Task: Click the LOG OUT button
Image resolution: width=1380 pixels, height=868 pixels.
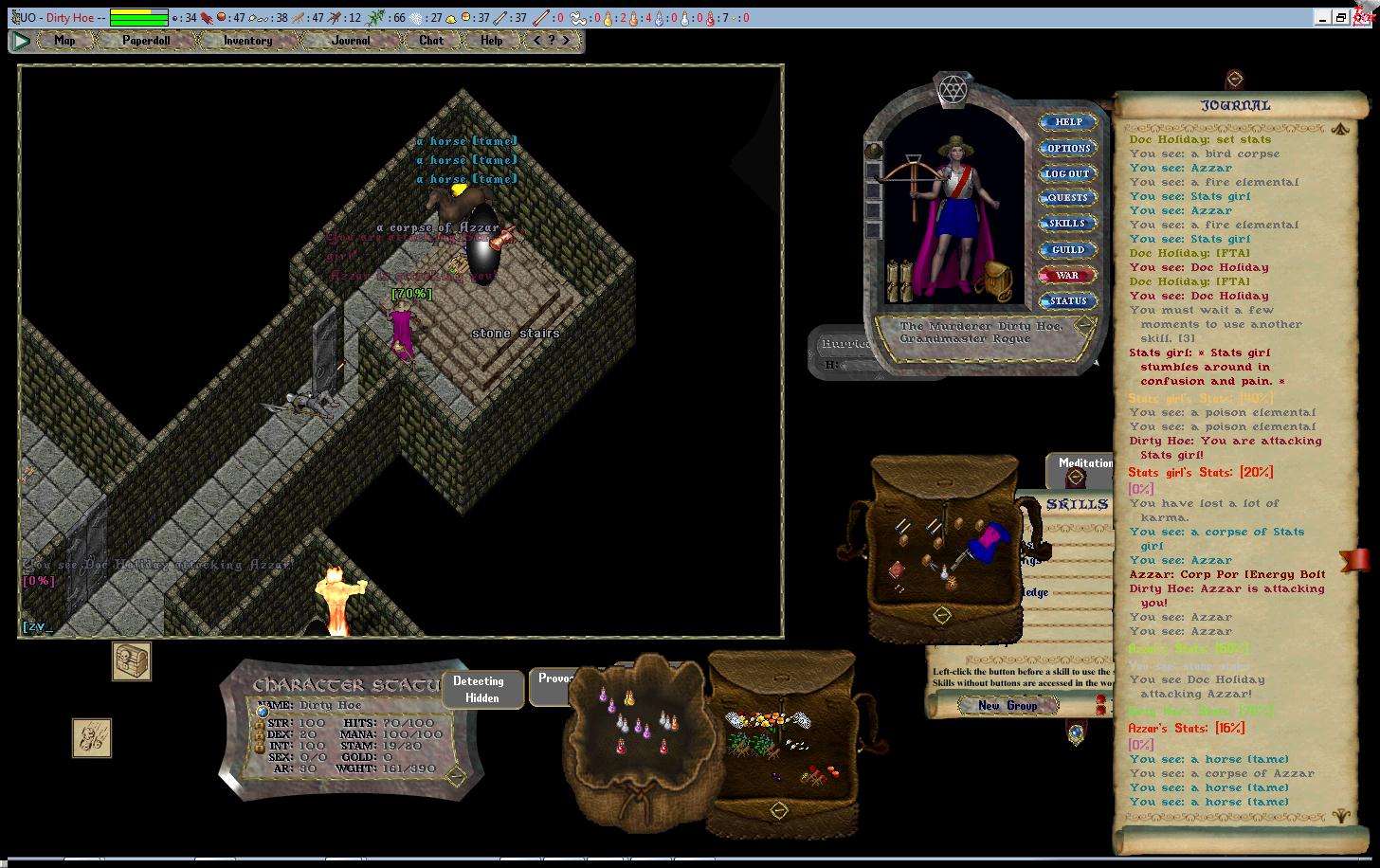Action: click(x=1068, y=174)
